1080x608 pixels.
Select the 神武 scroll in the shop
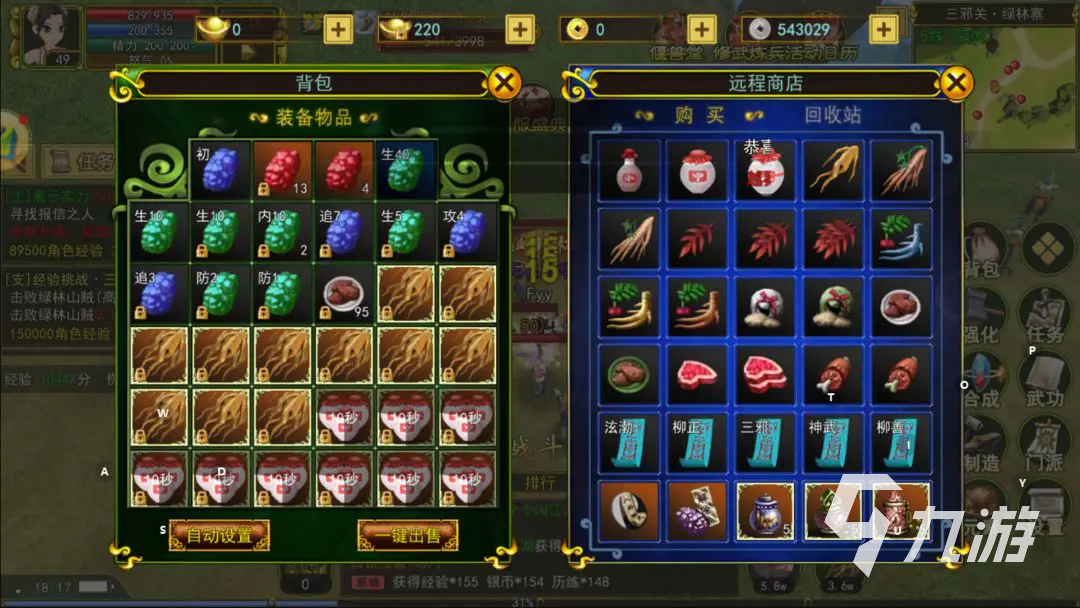pos(833,443)
